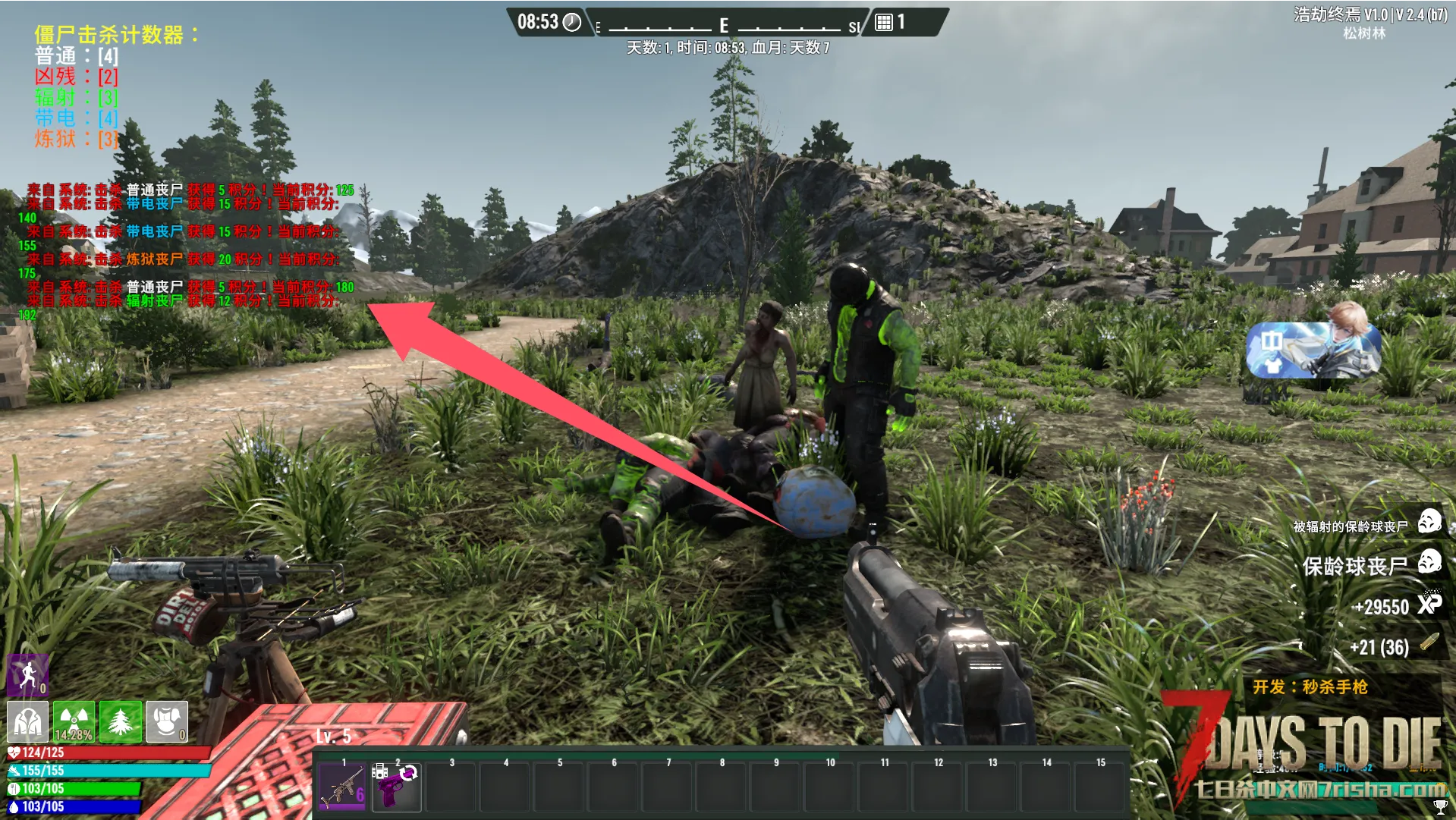
Task: Click the trophy icon in the corner
Action: (1439, 806)
